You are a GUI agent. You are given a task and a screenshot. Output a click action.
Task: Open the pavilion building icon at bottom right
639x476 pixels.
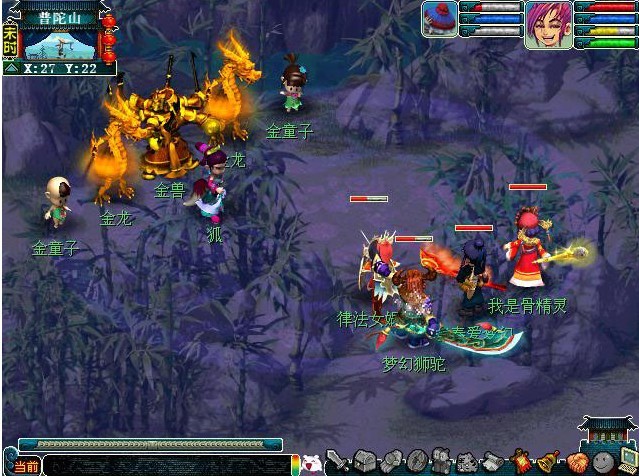pyautogui.click(x=608, y=433)
